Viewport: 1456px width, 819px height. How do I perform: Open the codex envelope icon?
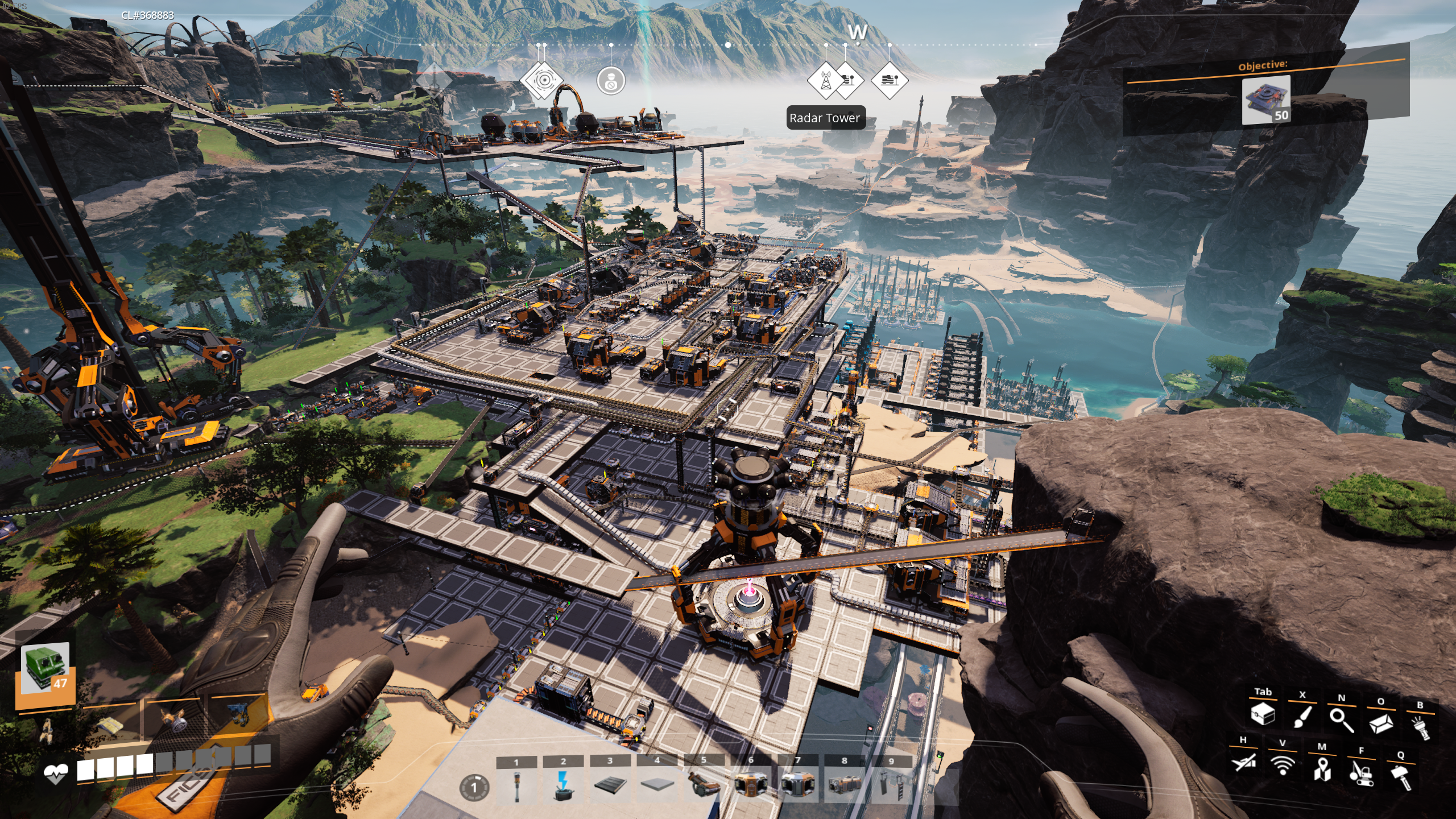[1380, 723]
